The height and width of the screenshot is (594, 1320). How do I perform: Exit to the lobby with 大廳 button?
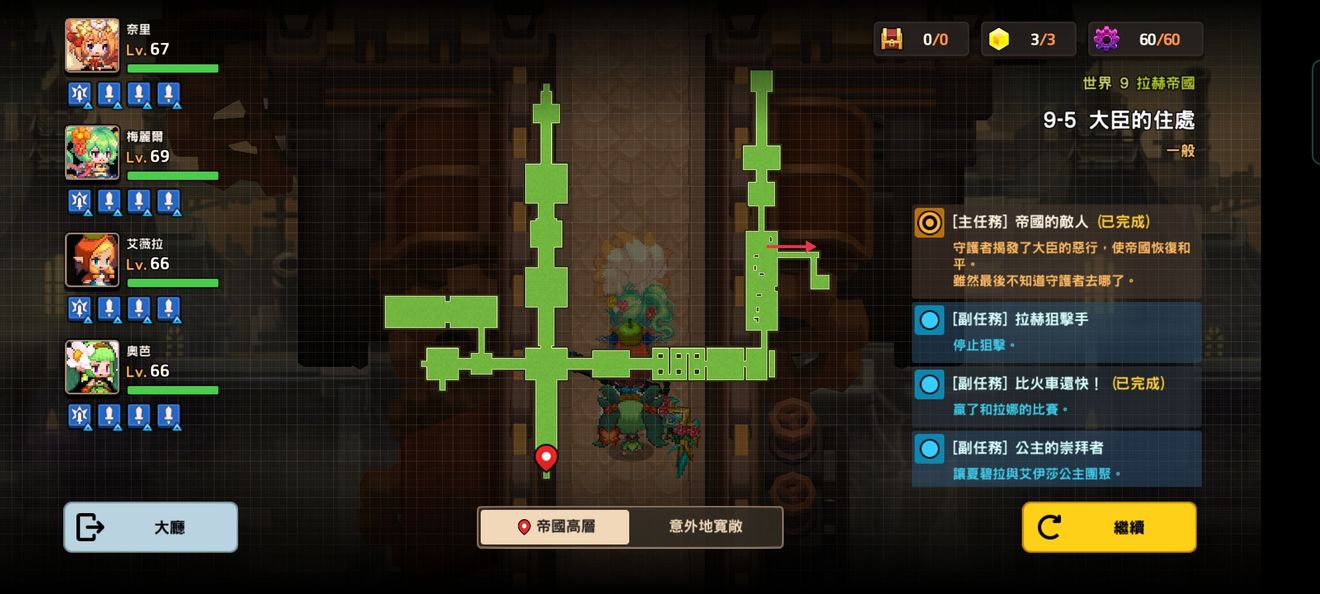(x=151, y=527)
